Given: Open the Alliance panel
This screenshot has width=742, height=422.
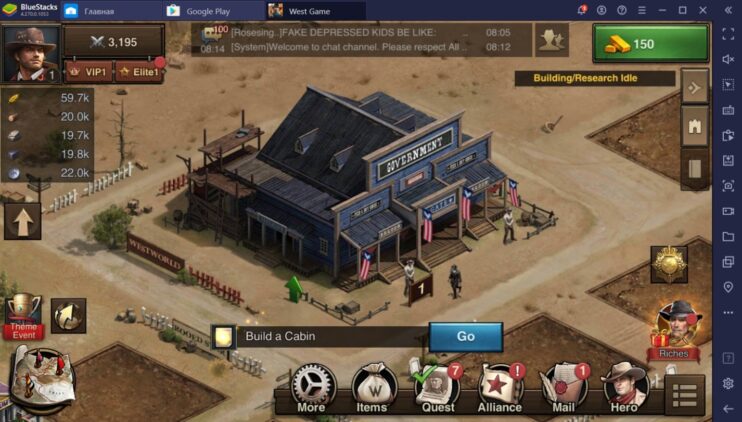Looking at the screenshot, I should [500, 389].
